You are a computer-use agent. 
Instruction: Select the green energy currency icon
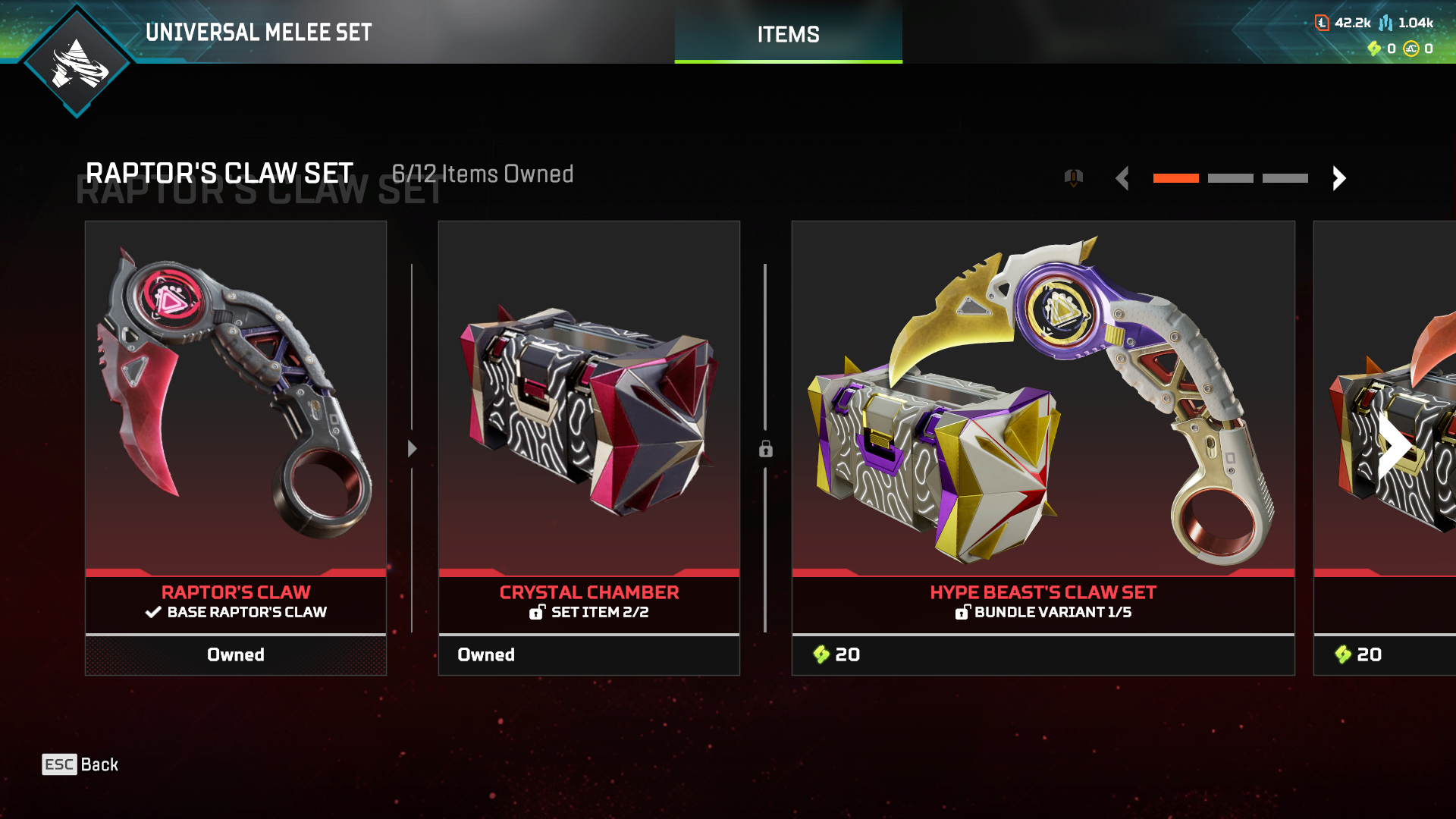[x=1375, y=49]
